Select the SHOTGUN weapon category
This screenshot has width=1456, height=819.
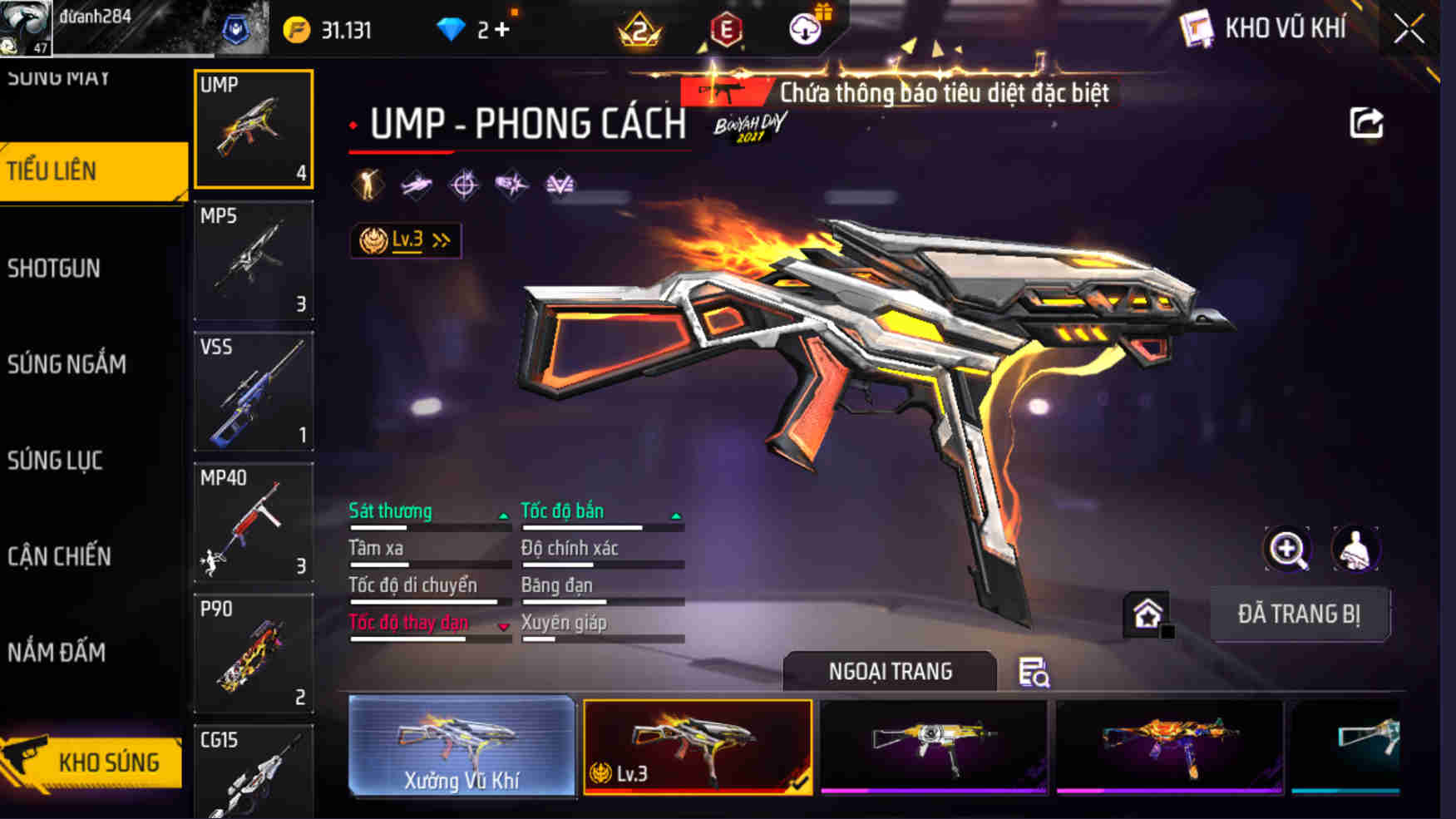[55, 269]
